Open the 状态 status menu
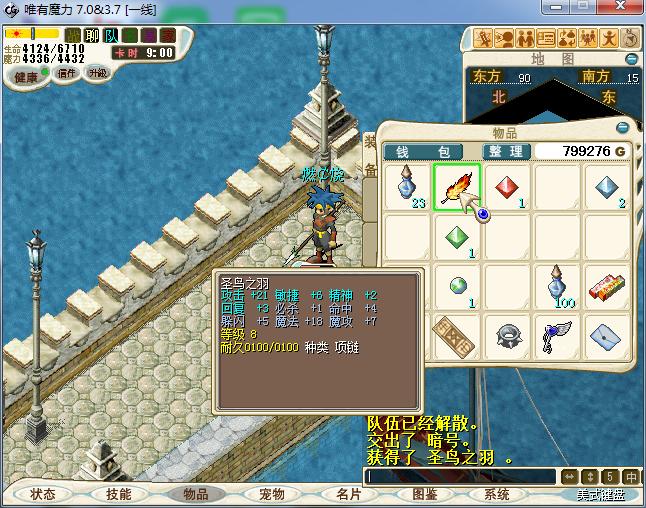The height and width of the screenshot is (508, 646). pyautogui.click(x=43, y=494)
